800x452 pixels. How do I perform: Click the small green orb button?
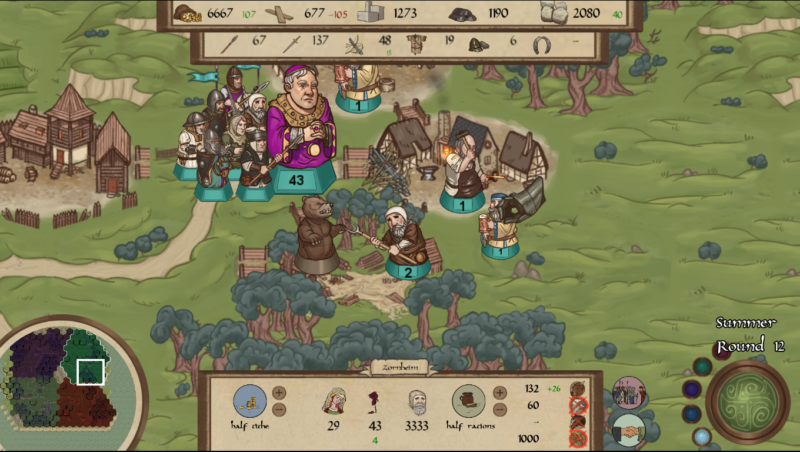coord(702,367)
